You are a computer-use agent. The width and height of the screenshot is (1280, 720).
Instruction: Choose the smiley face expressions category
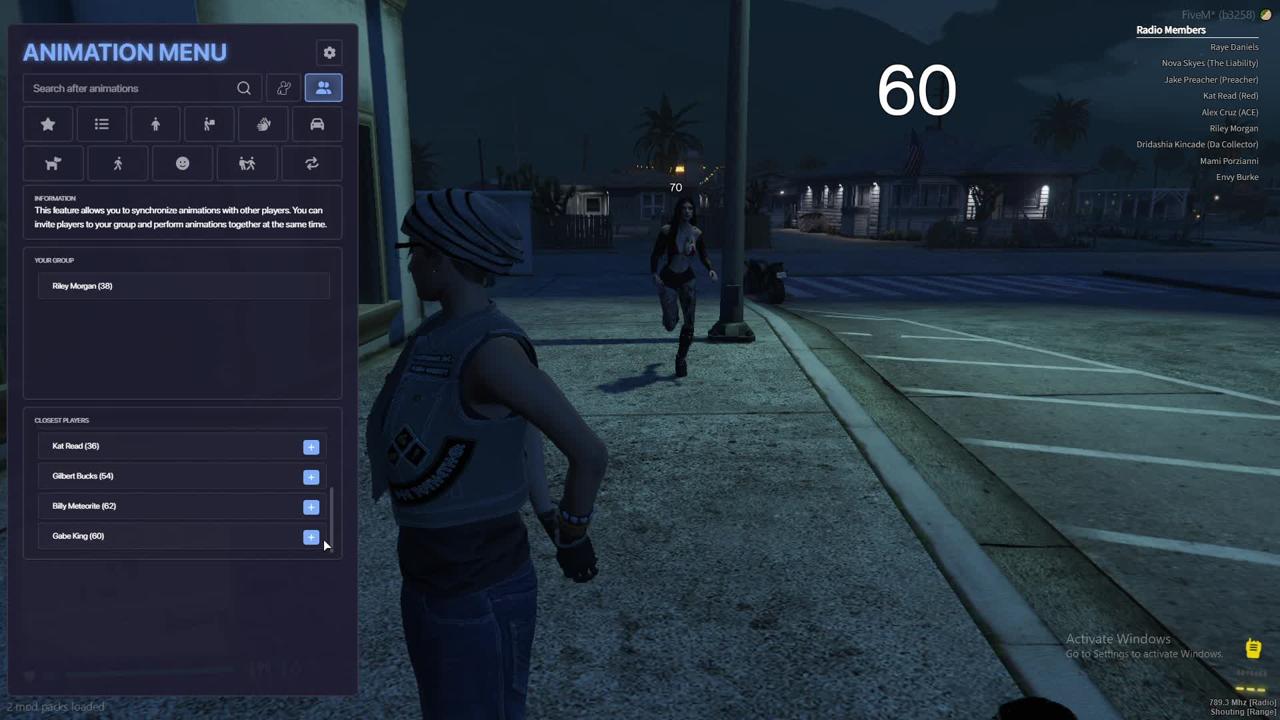coord(182,164)
